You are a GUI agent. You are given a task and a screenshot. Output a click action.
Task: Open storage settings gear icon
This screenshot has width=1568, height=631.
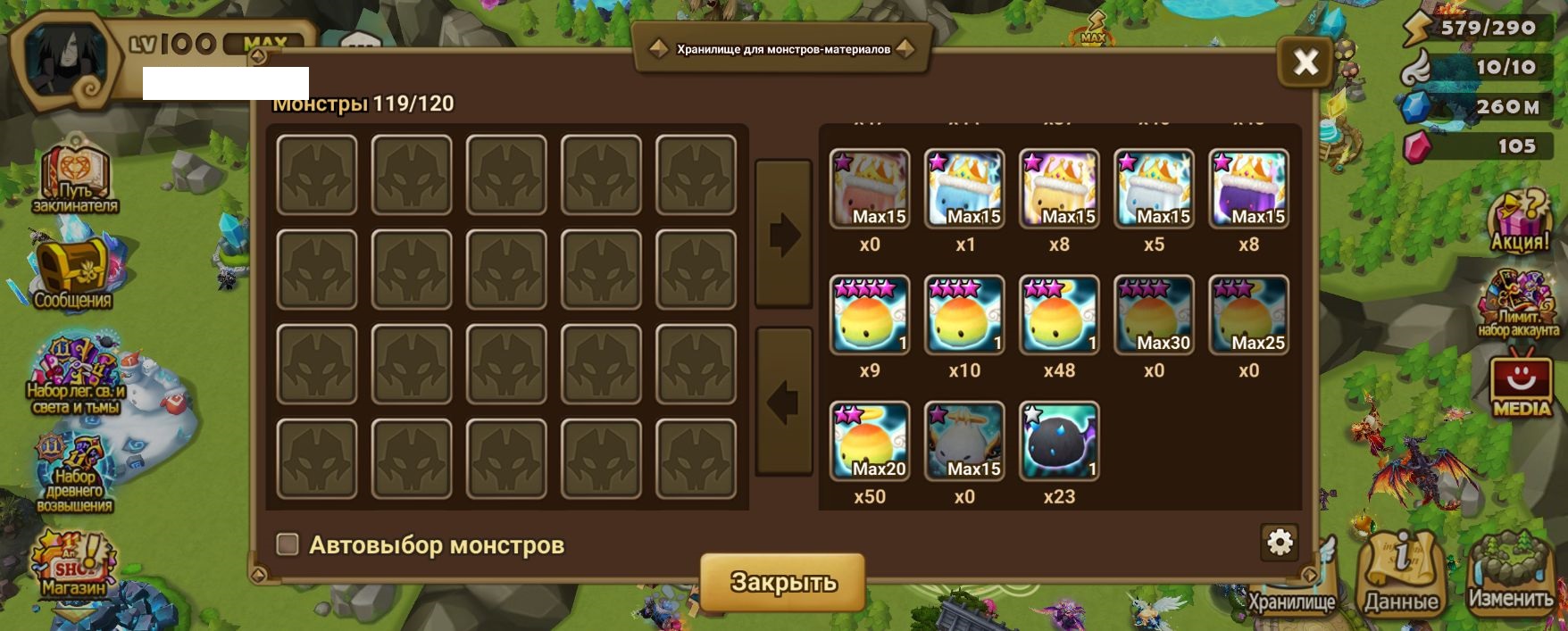click(1280, 542)
